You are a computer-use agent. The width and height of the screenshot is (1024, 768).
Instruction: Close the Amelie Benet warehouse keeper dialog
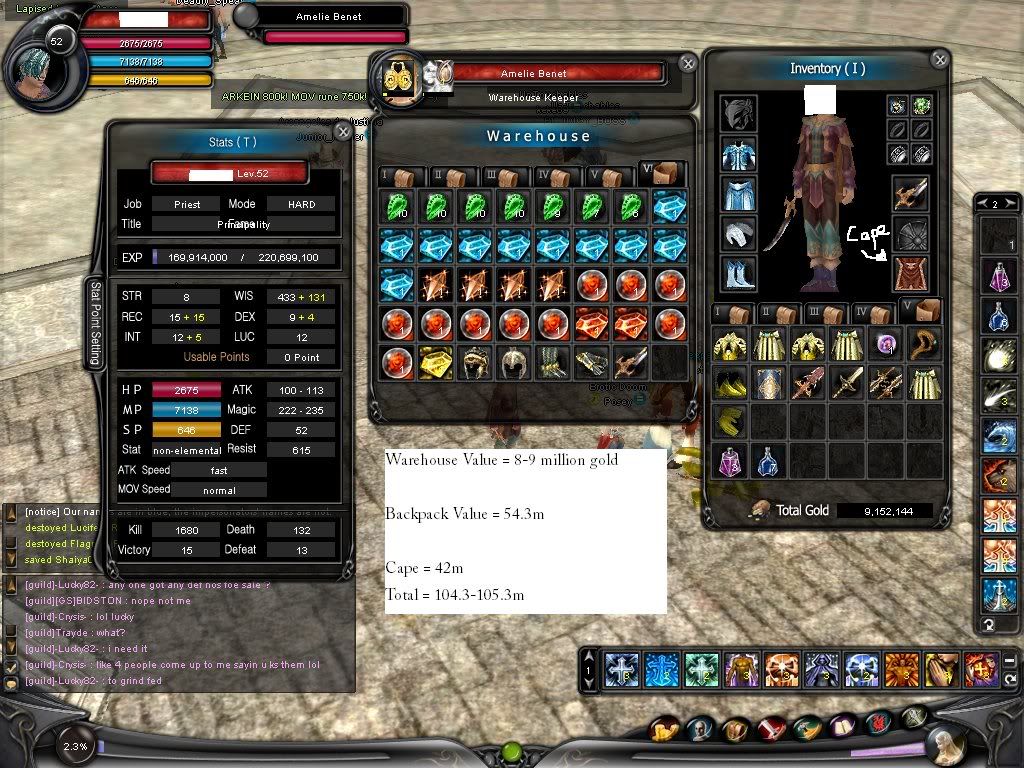pyautogui.click(x=688, y=63)
